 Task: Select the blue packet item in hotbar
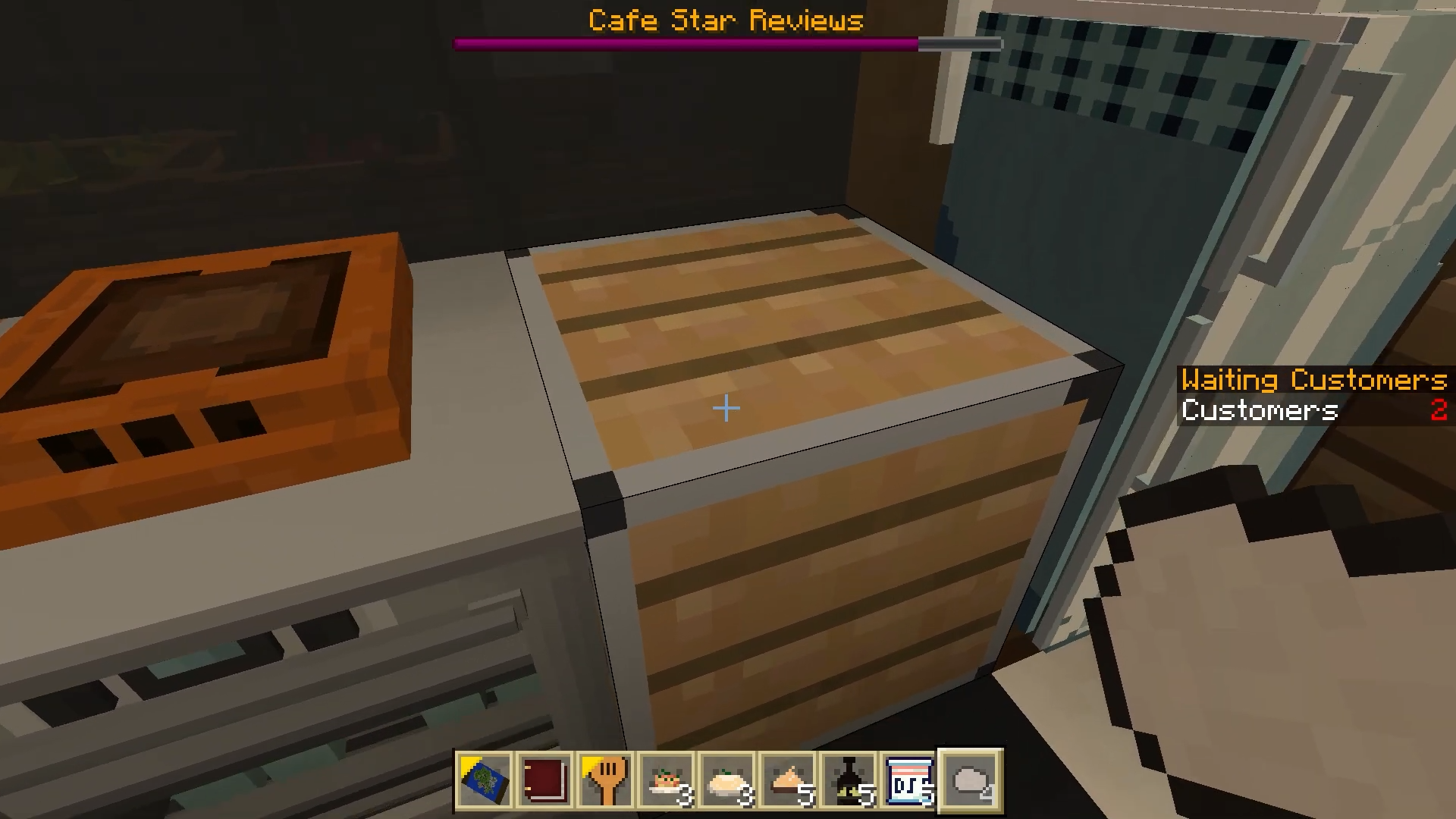pos(485,780)
